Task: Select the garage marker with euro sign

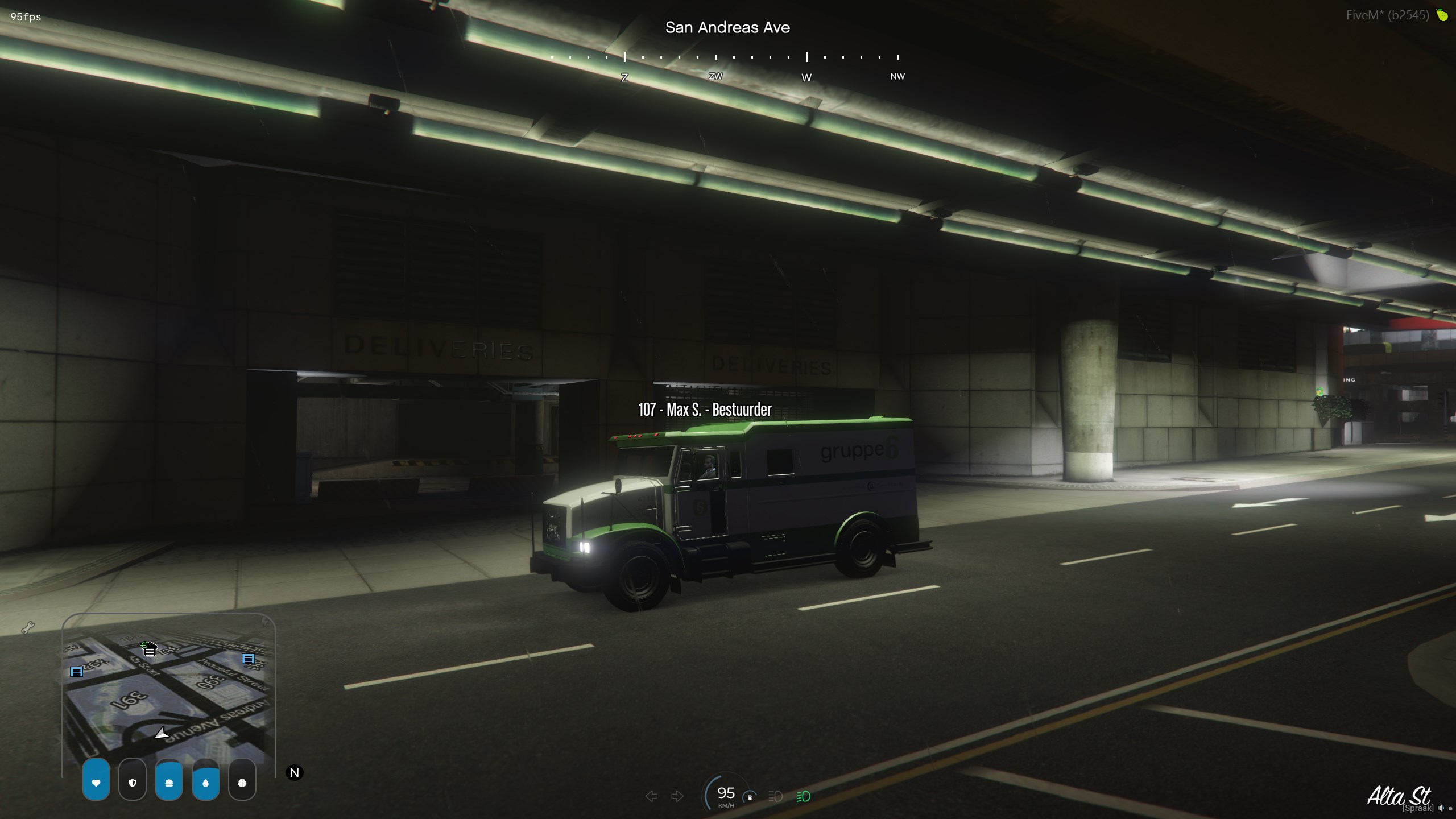Action: (x=149, y=648)
